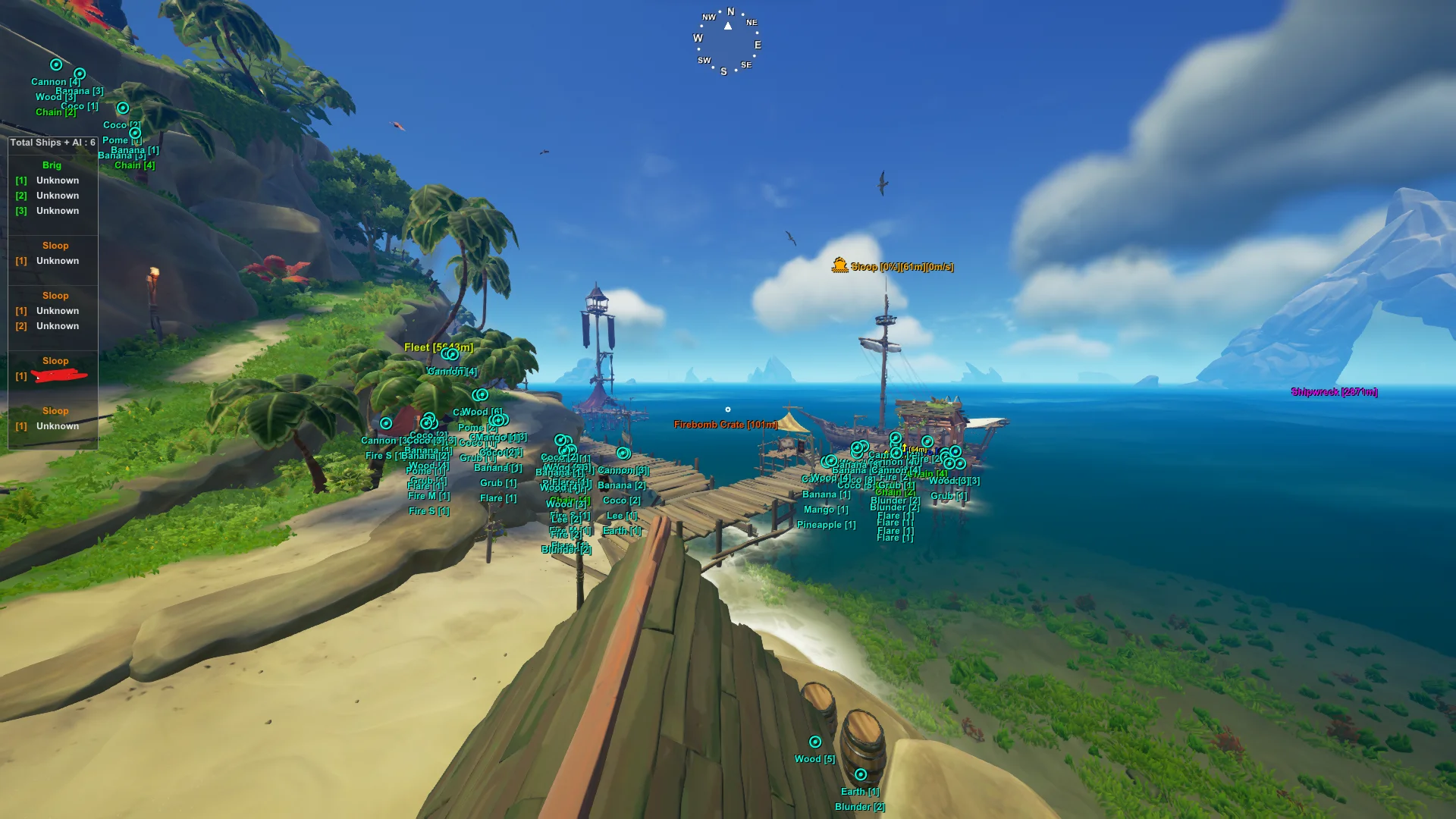Select the Brig [2] Unknown entry
1456x819 pixels.
(49, 196)
